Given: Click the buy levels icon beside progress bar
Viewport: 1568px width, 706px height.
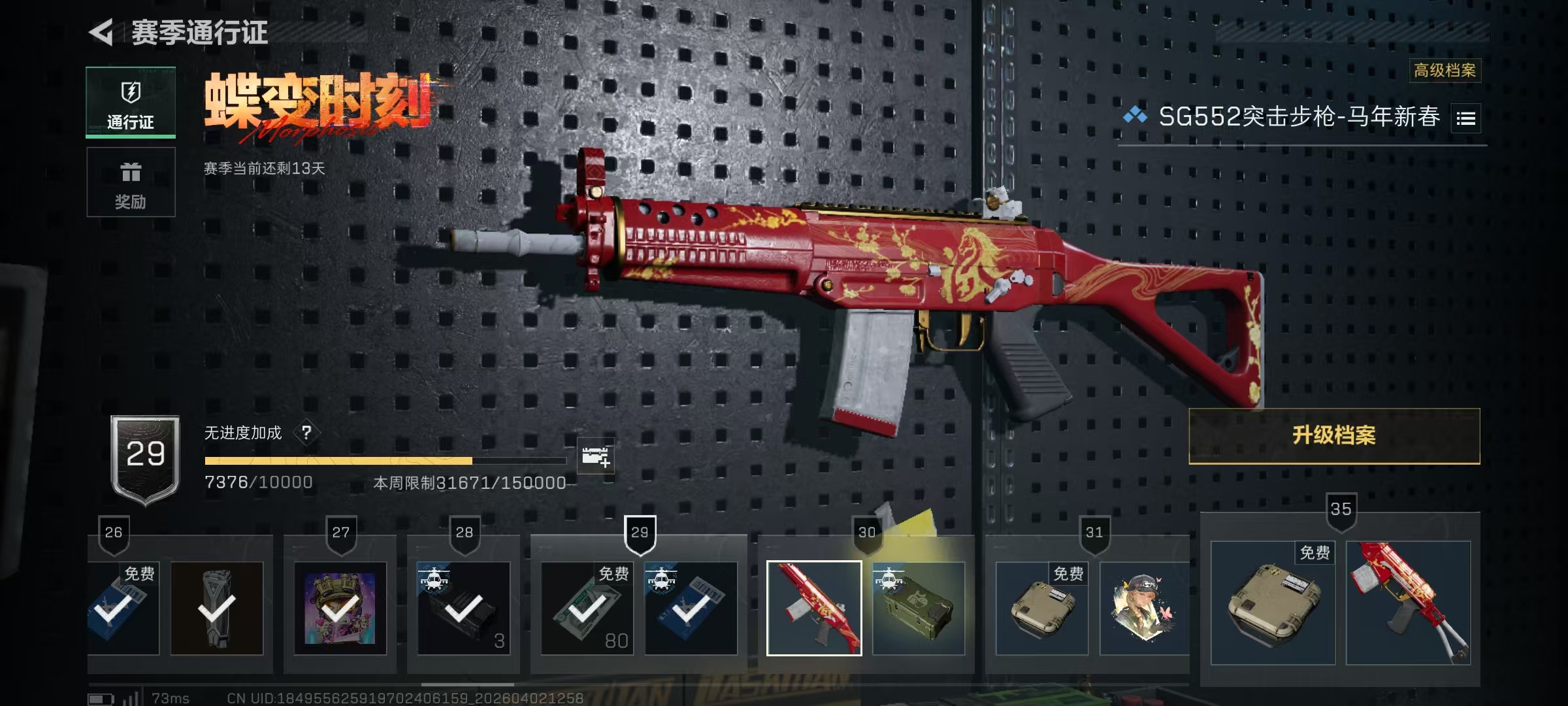Looking at the screenshot, I should point(596,456).
